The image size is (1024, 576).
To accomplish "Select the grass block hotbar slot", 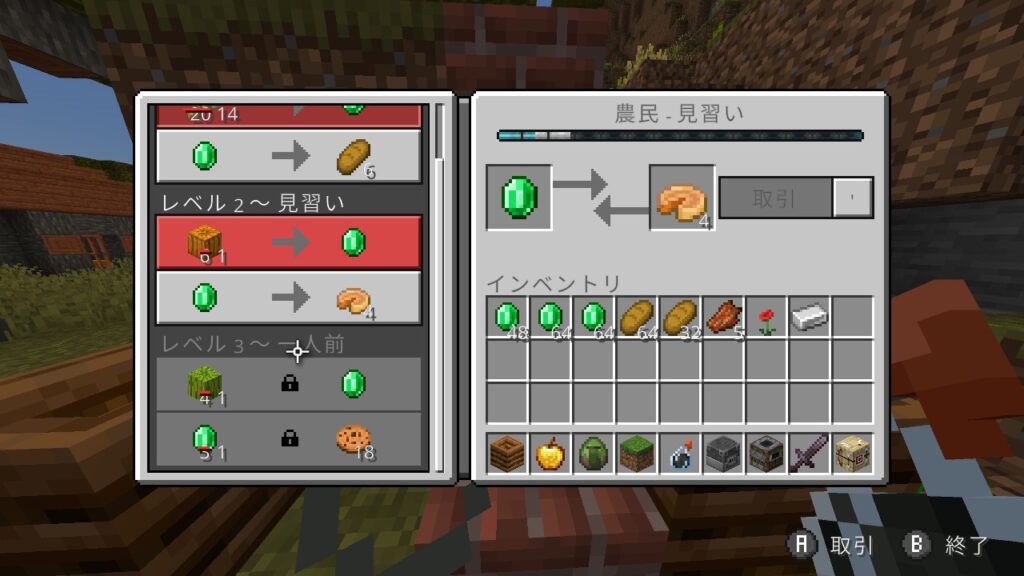I will [x=637, y=453].
